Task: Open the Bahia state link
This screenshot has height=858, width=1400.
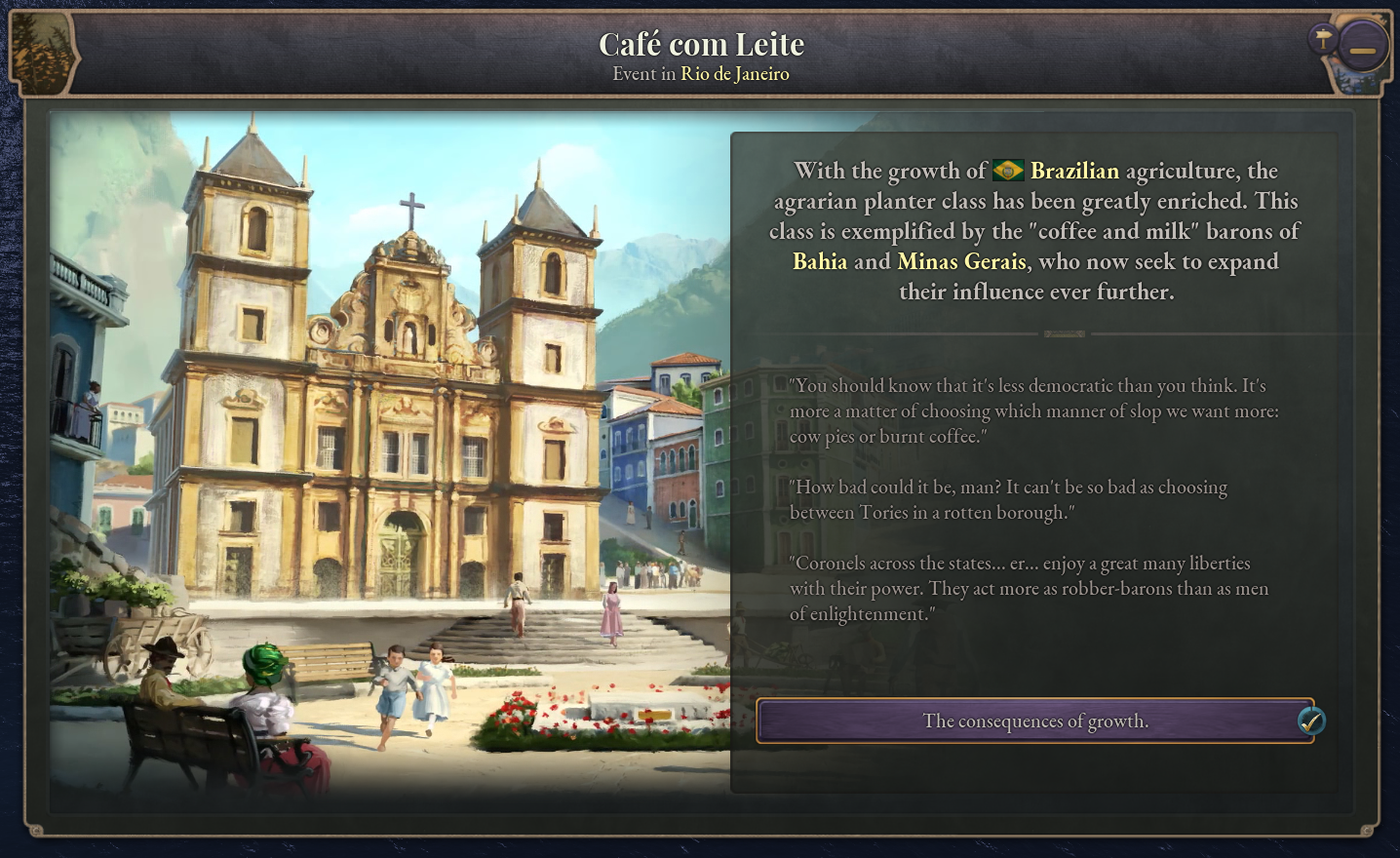Action: pyautogui.click(x=820, y=261)
